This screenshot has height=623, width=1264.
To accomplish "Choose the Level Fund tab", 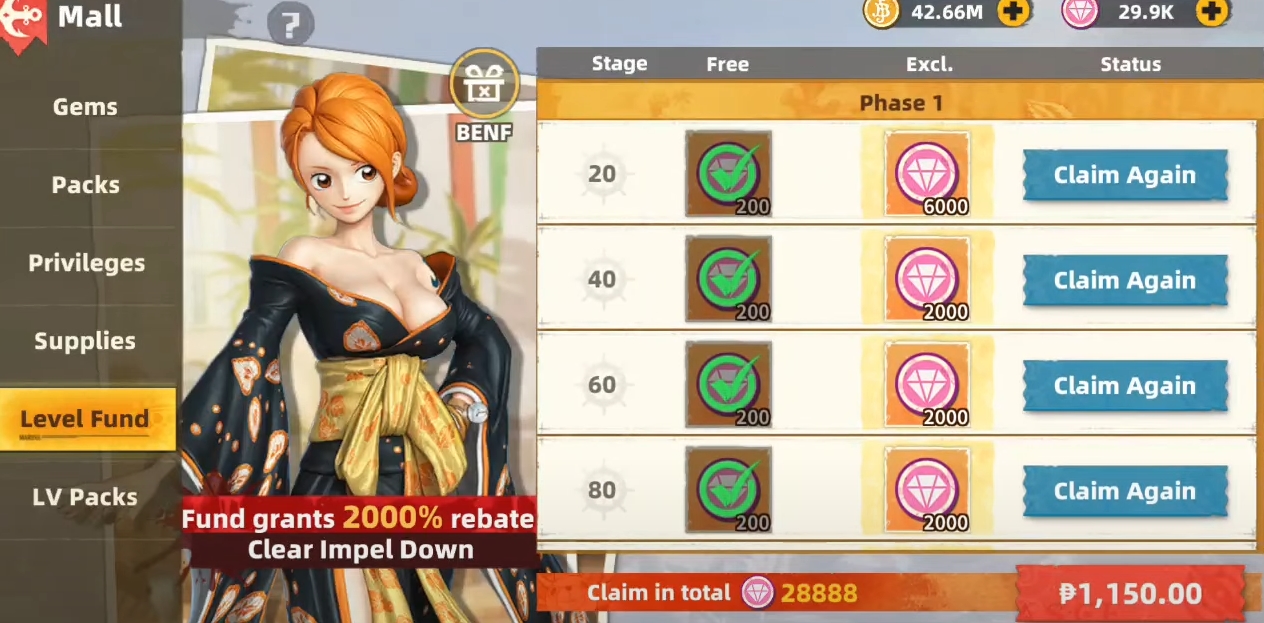I will pyautogui.click(x=85, y=419).
